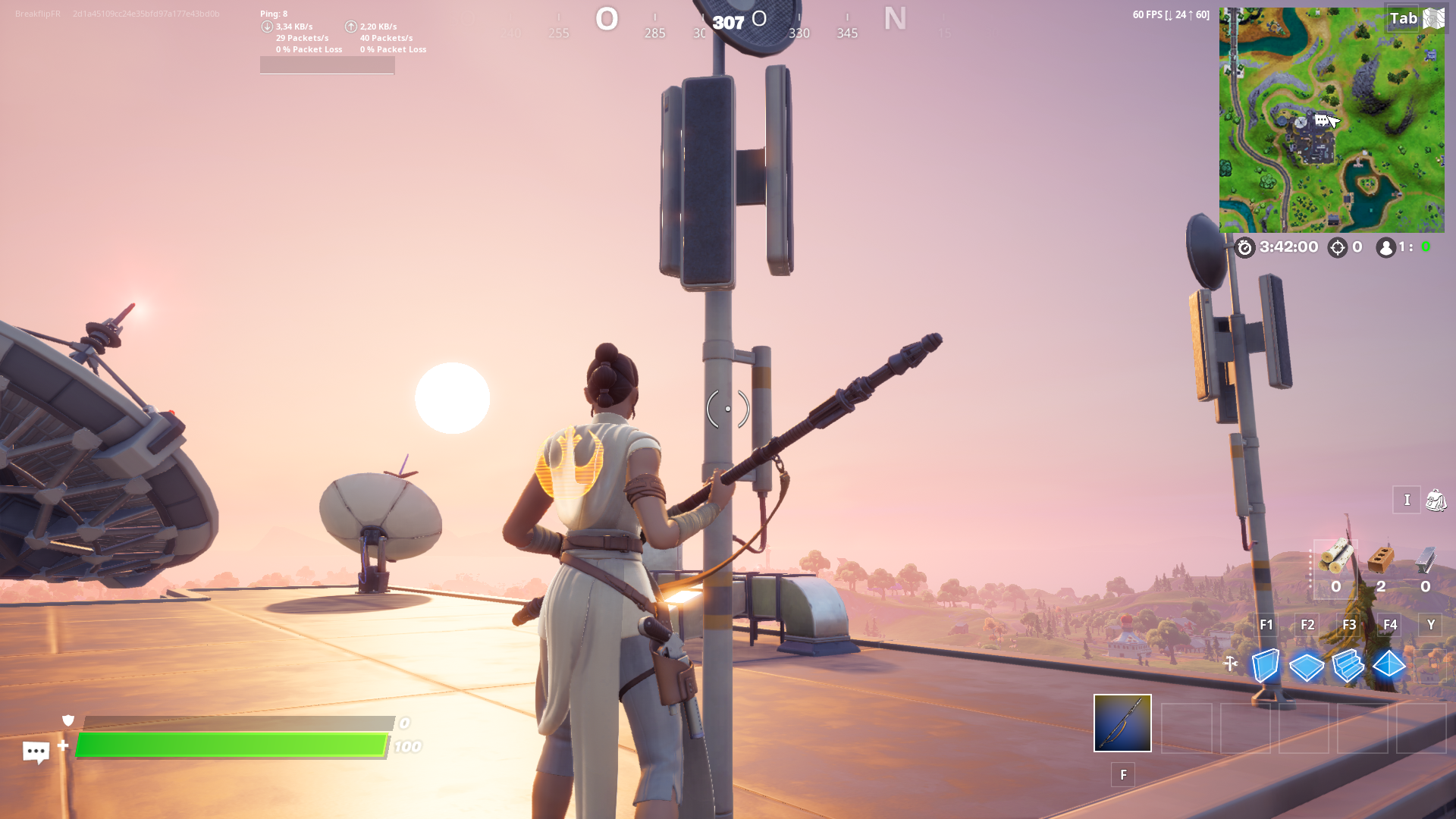Image resolution: width=1456 pixels, height=819 pixels.
Task: Click the brick material icon showing 2
Action: coord(1382,561)
